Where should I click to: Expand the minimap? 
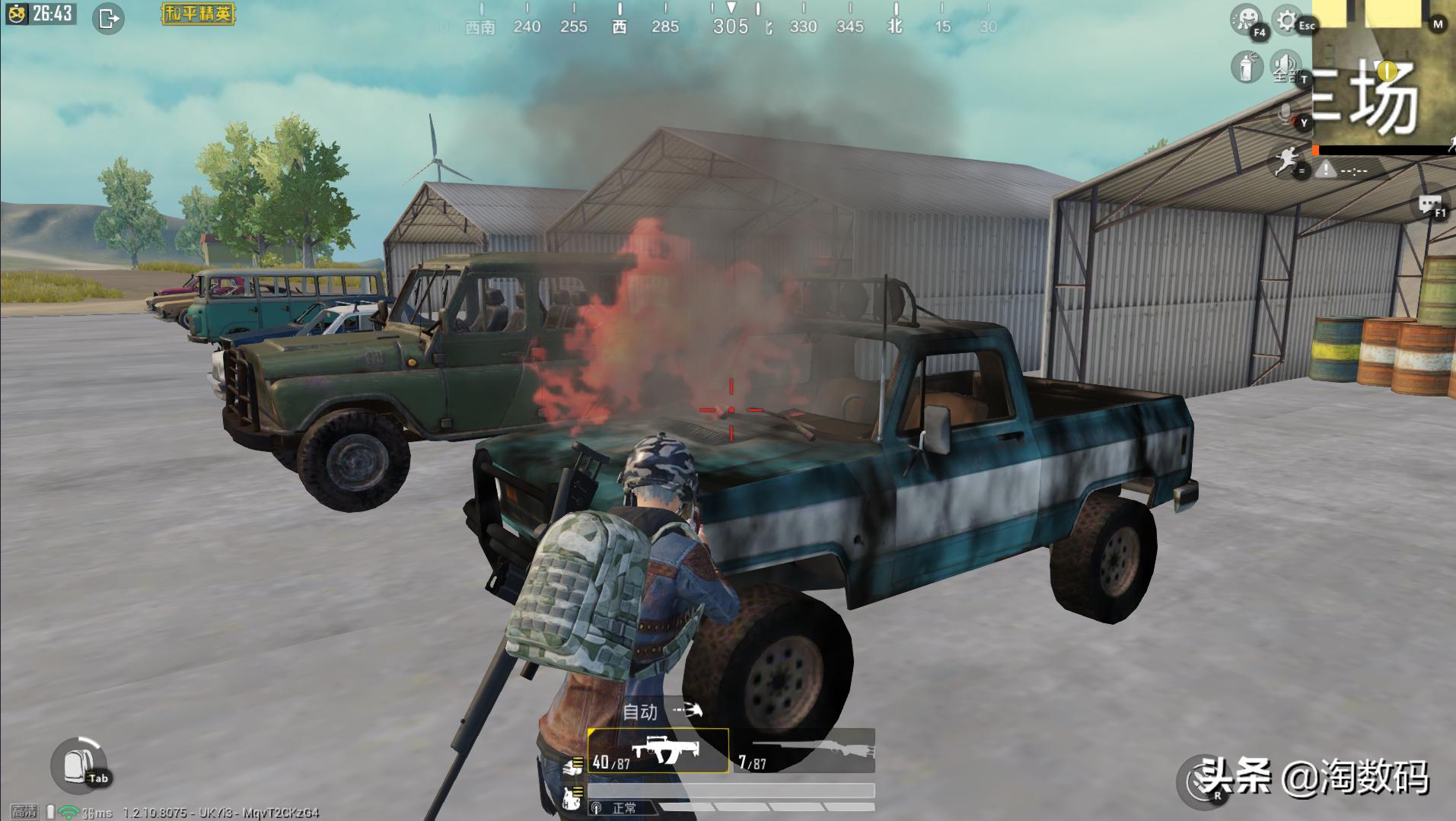coord(1383,76)
